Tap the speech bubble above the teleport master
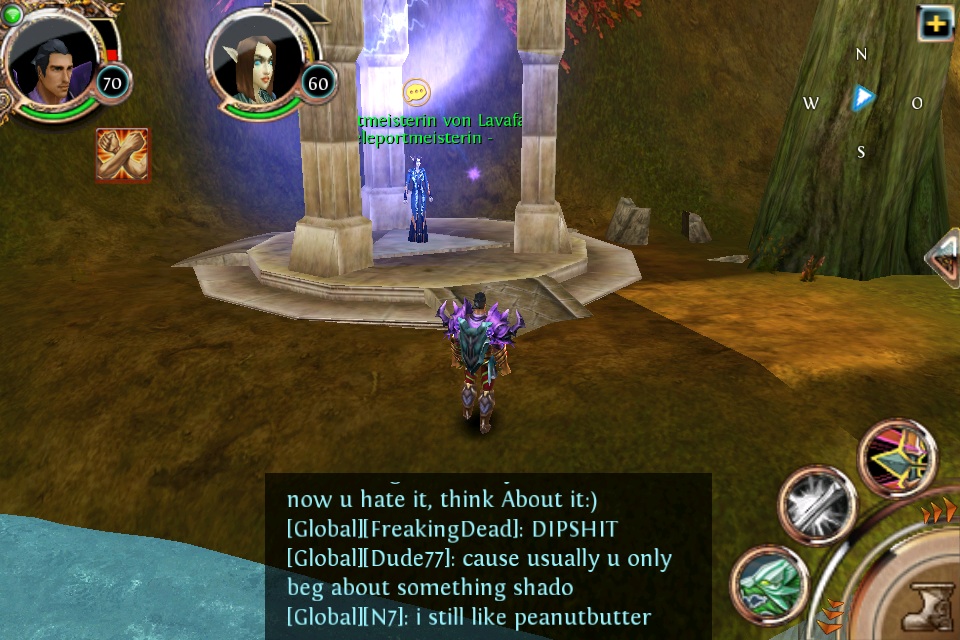 (417, 93)
